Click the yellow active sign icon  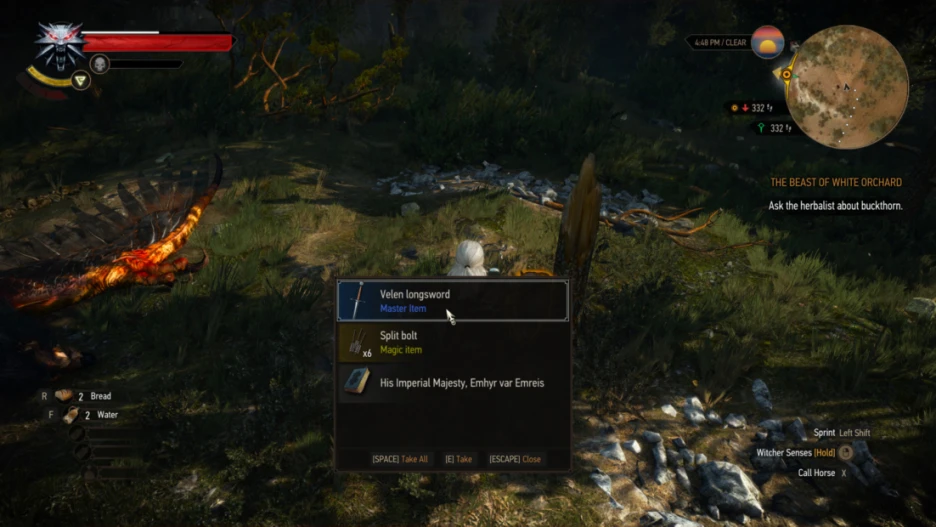[81, 80]
